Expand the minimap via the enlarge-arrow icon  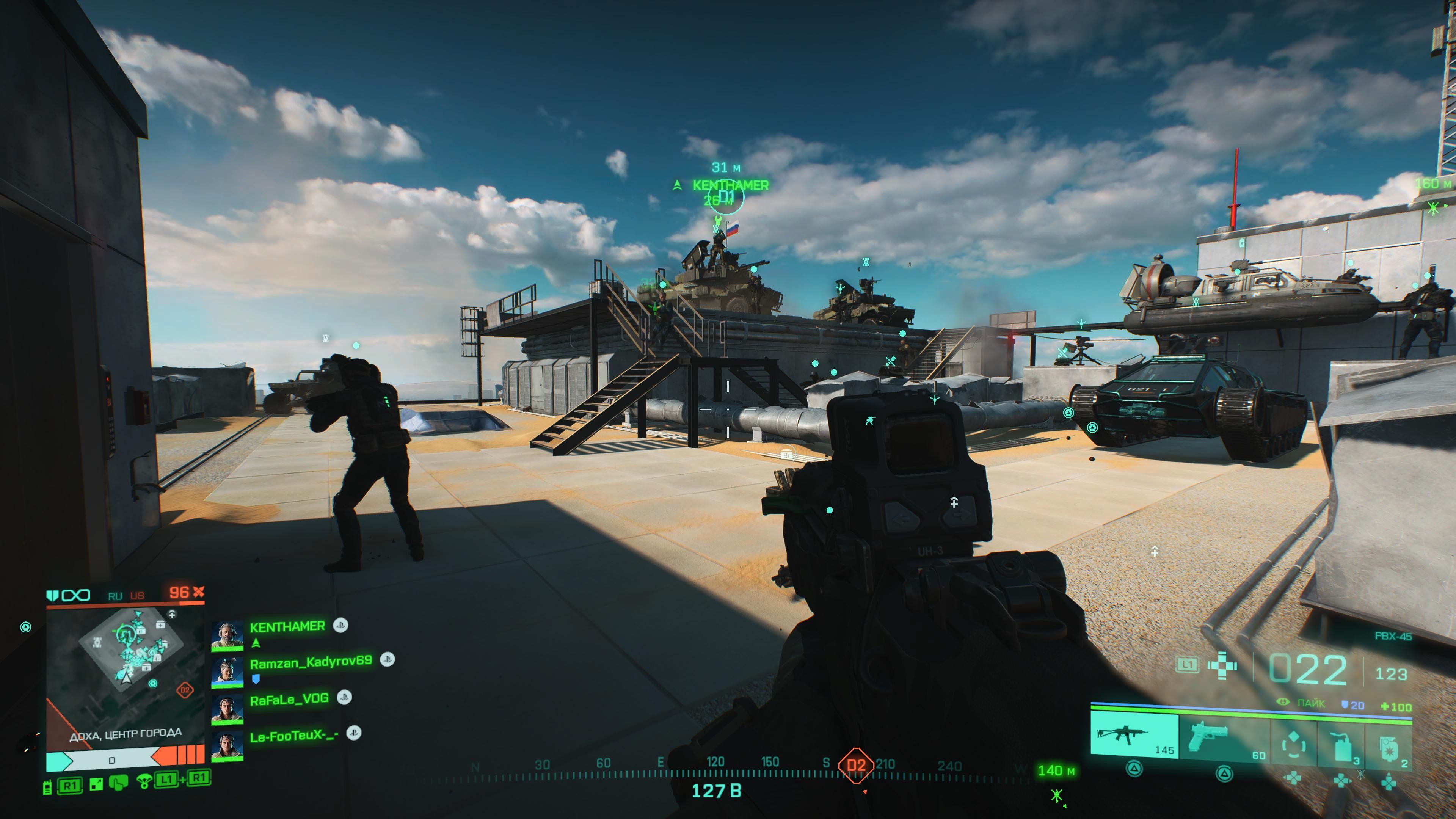(97, 784)
